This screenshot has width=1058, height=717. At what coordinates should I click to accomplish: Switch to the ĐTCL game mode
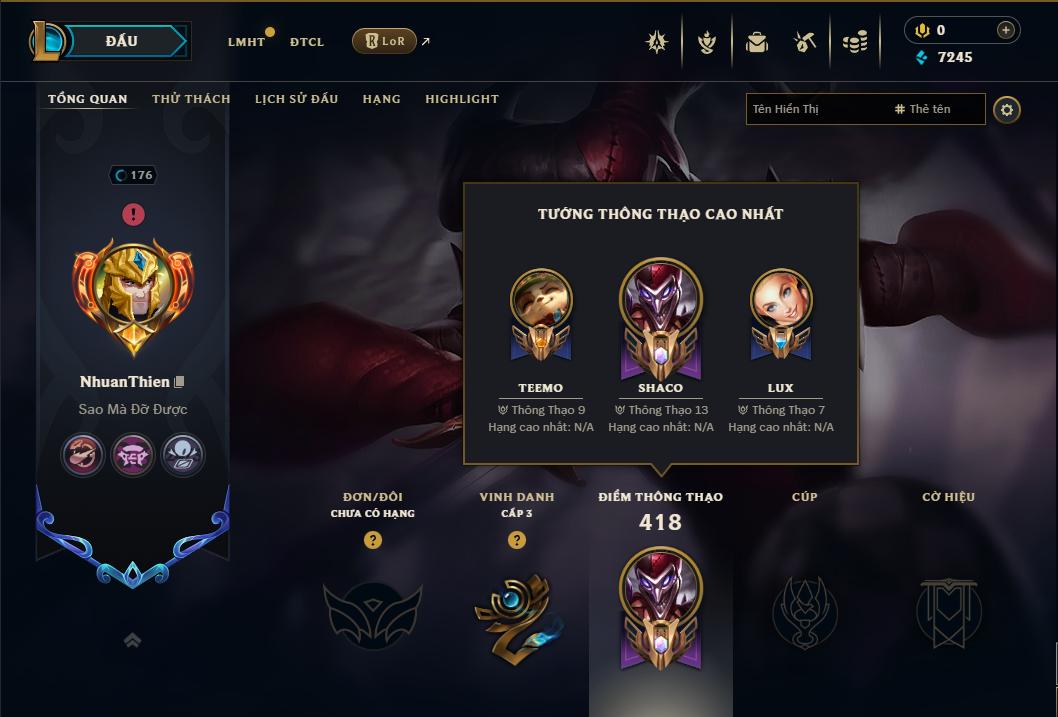tap(307, 42)
